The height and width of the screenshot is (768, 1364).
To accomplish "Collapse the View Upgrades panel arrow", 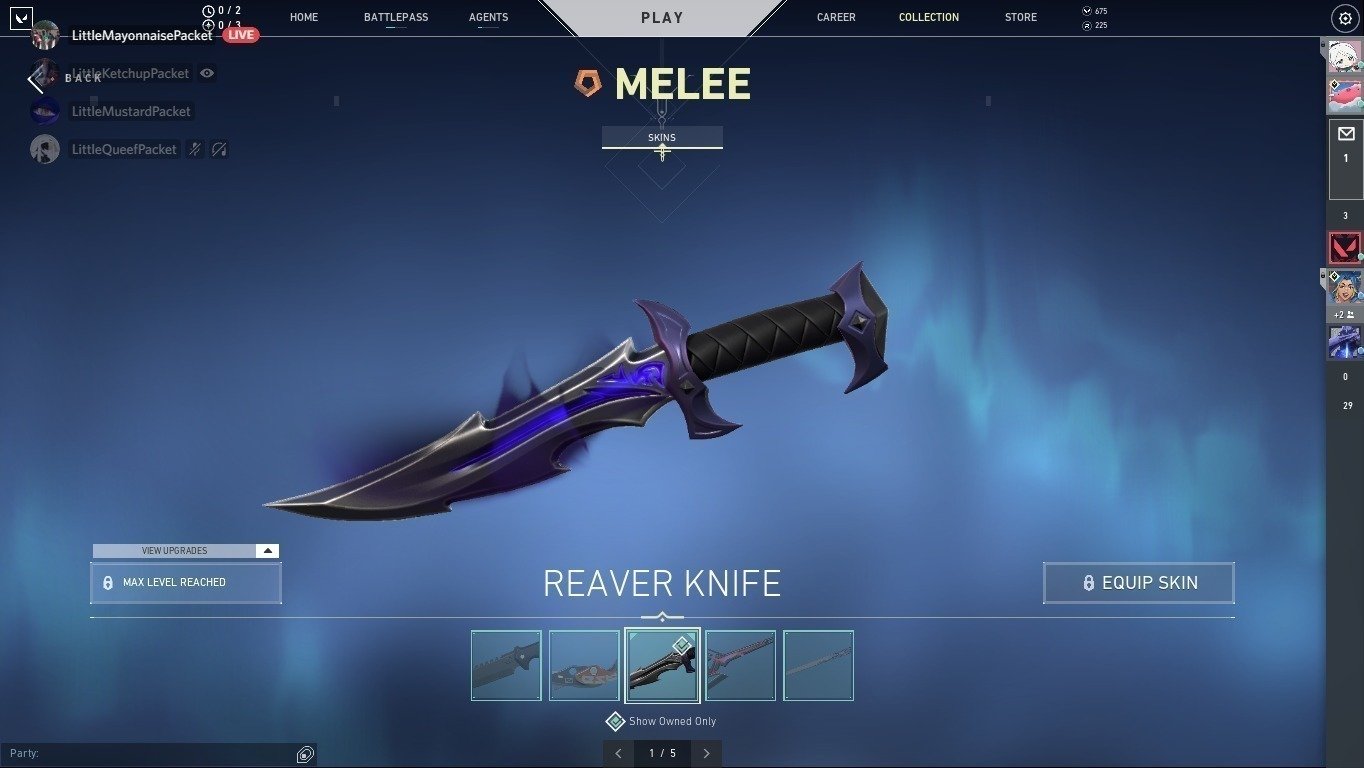I will 266,550.
